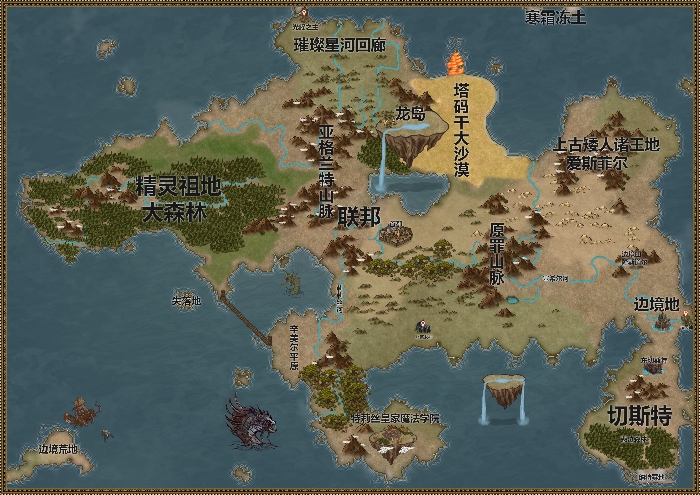Select the 失落地 island label
700x495 pixels.
(186, 300)
